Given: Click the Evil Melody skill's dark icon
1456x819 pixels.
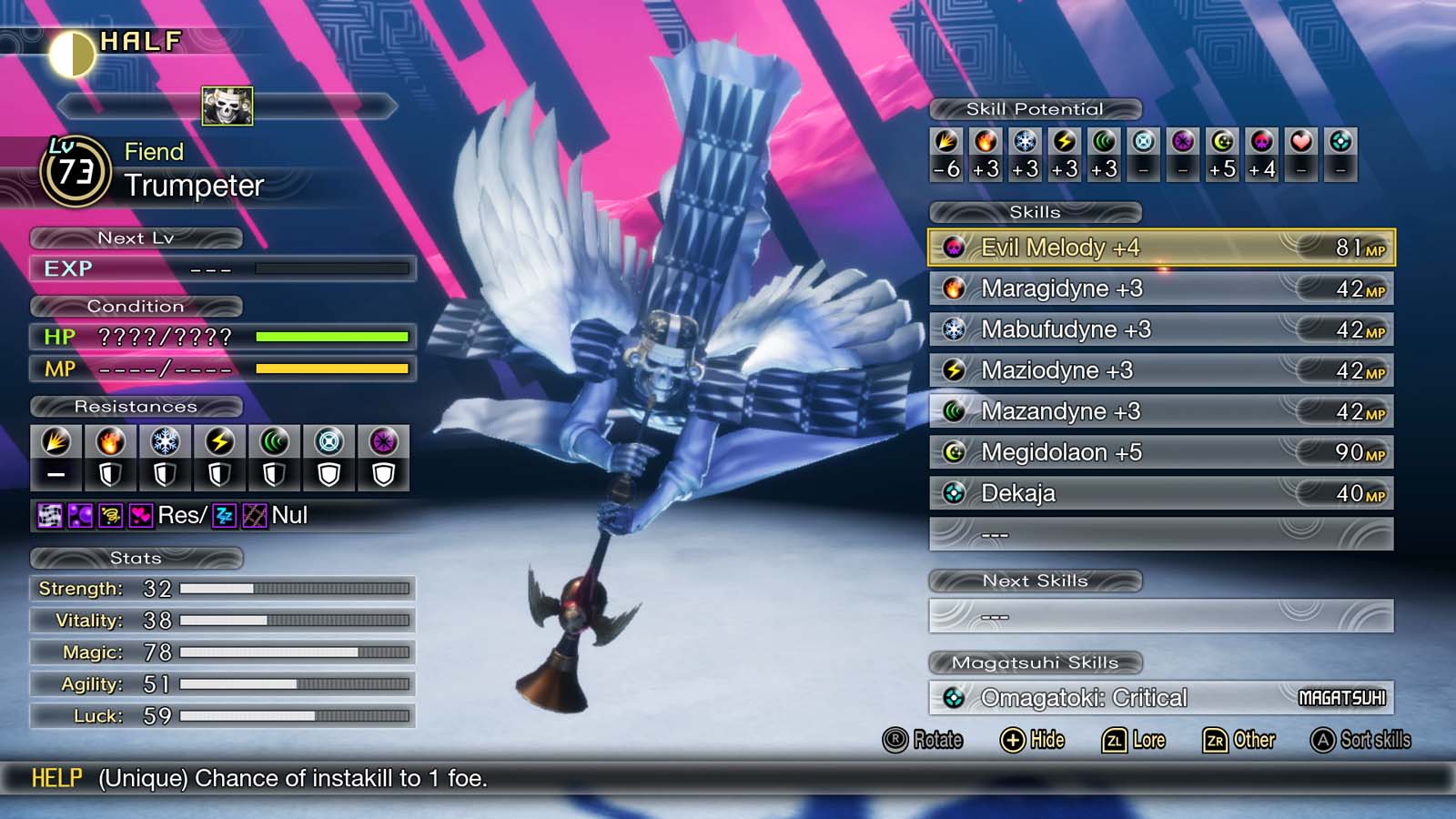Looking at the screenshot, I should (955, 248).
